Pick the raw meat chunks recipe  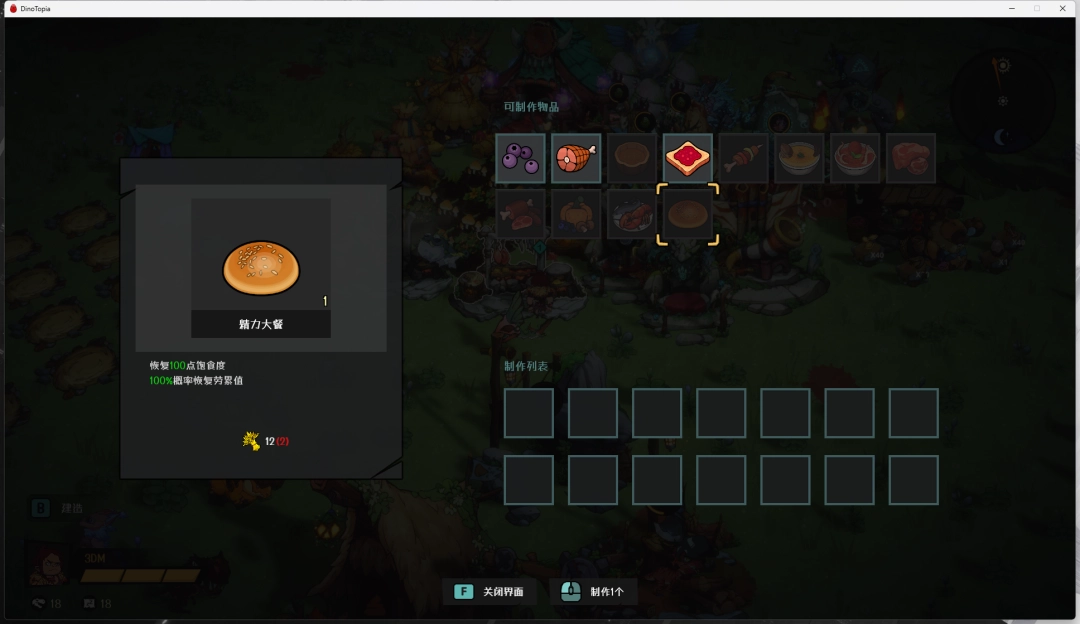click(x=911, y=158)
